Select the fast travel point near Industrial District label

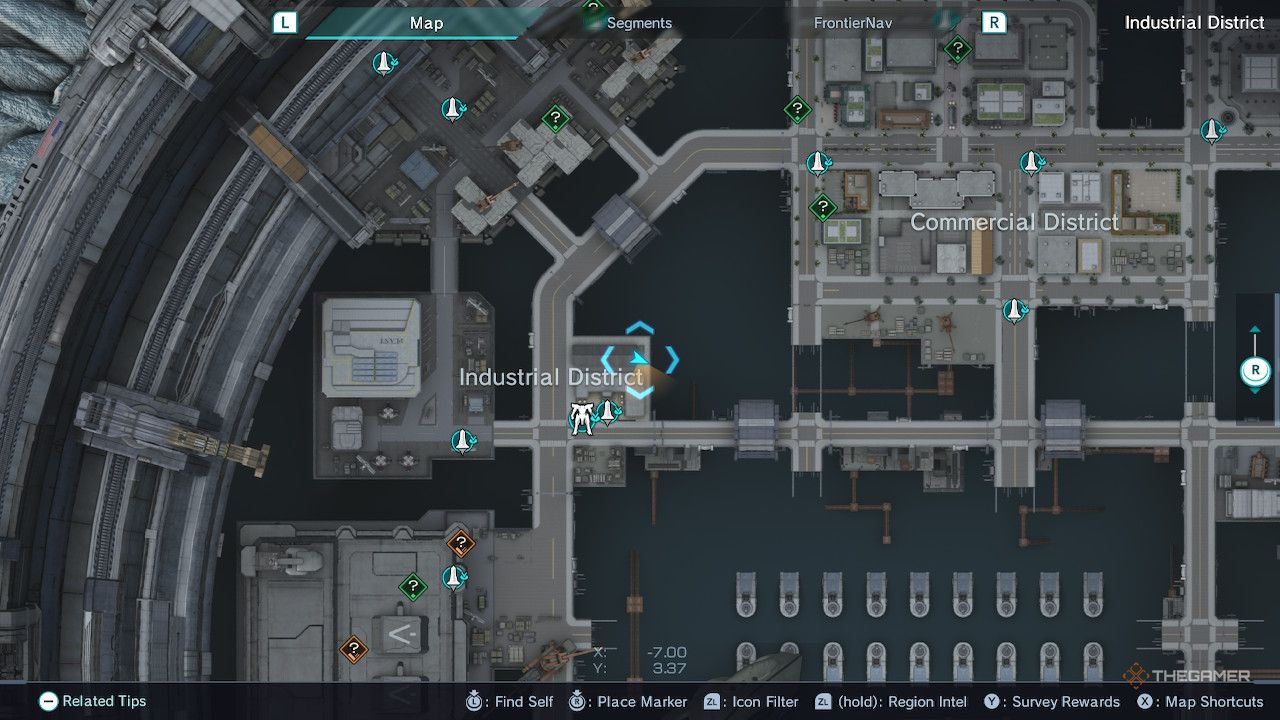pos(609,412)
